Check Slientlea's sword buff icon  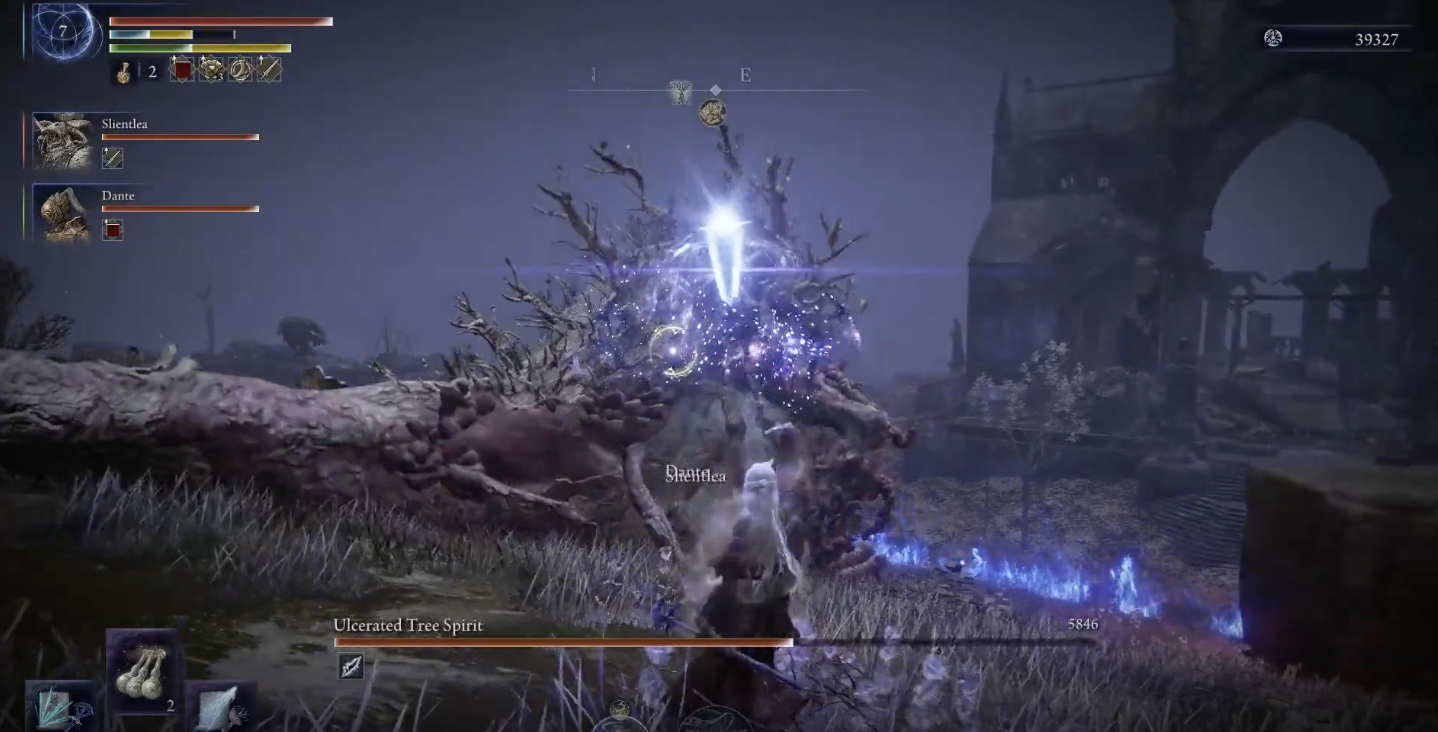click(x=113, y=158)
